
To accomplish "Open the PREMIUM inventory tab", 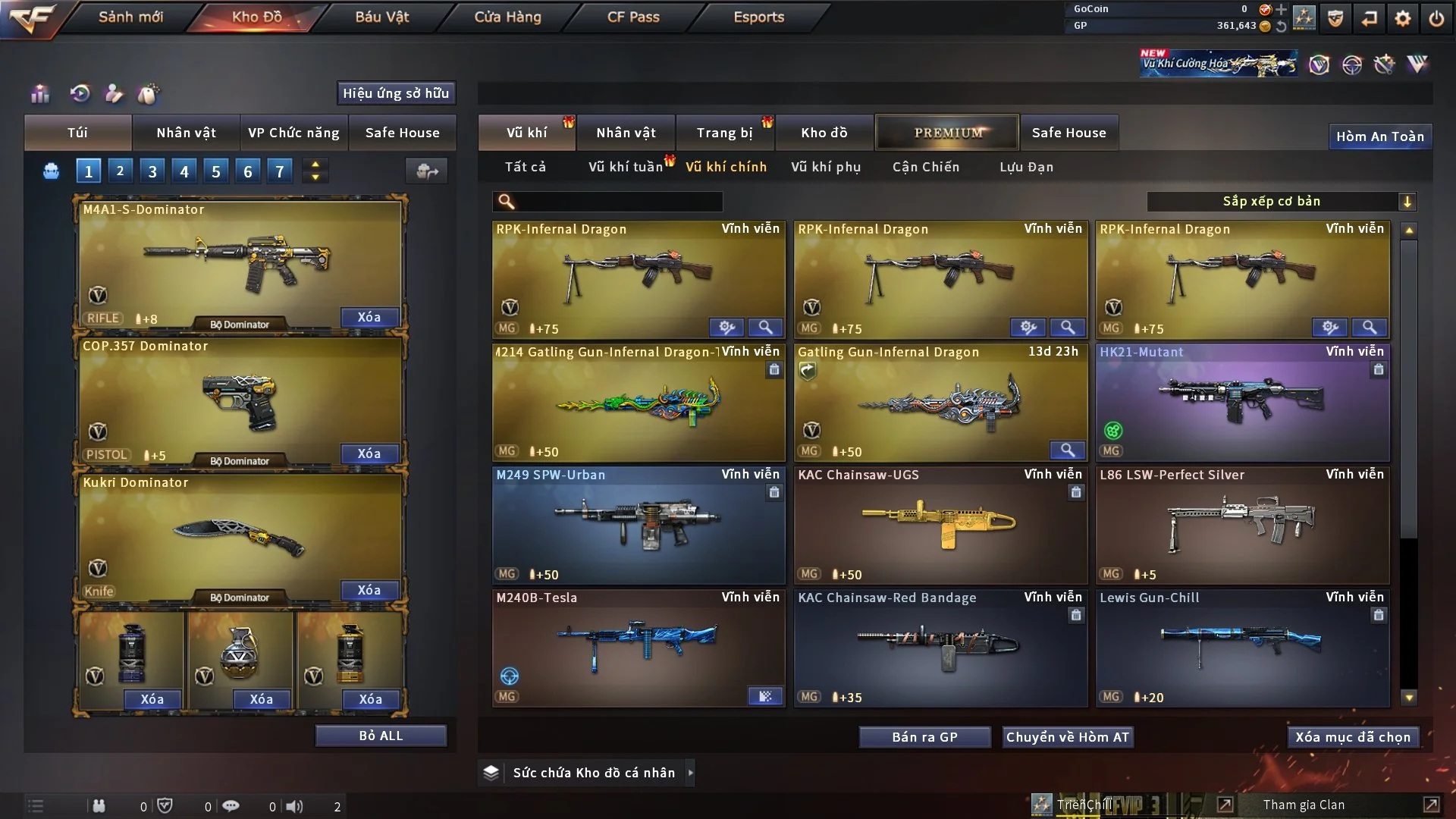I will click(947, 132).
